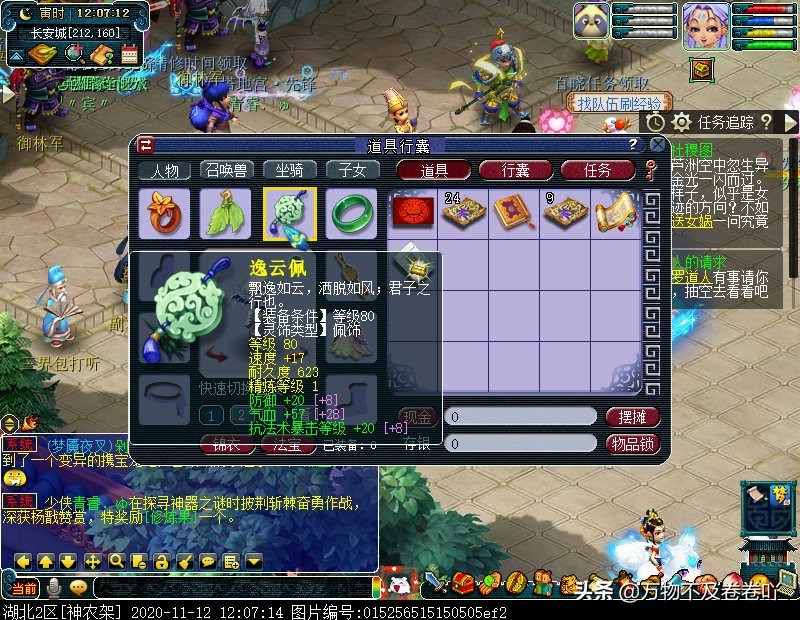The width and height of the screenshot is (800, 620).
Task: Select the rolled scroll item
Action: click(x=616, y=213)
